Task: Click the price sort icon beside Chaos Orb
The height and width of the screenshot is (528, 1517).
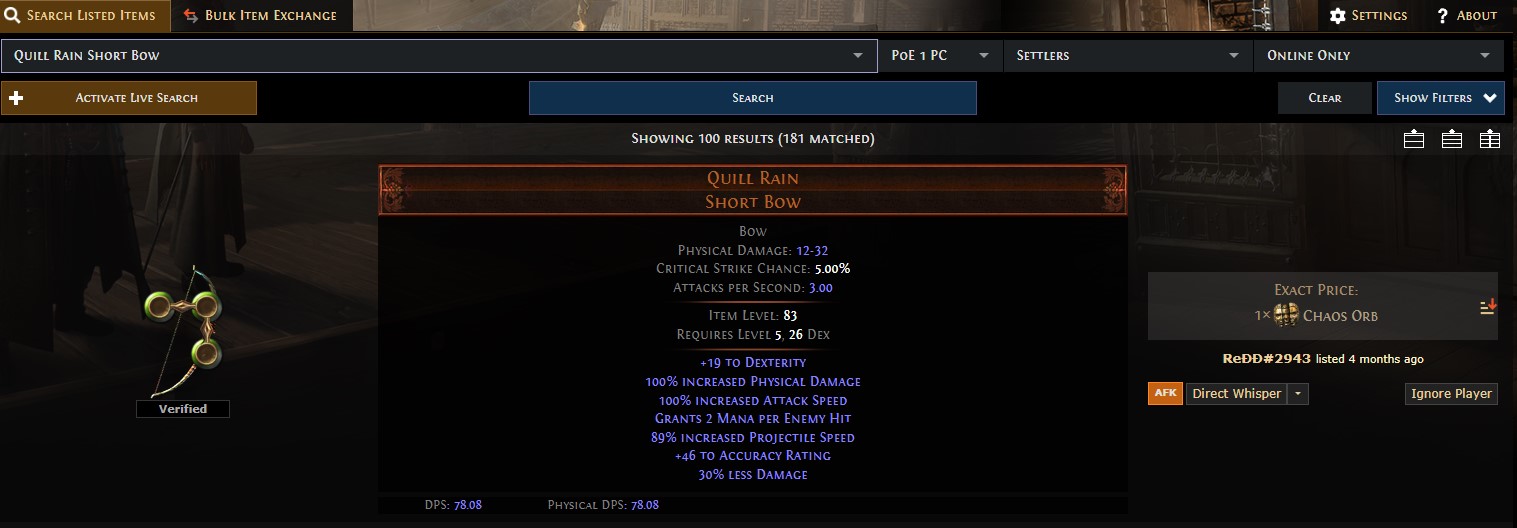Action: click(x=1488, y=307)
